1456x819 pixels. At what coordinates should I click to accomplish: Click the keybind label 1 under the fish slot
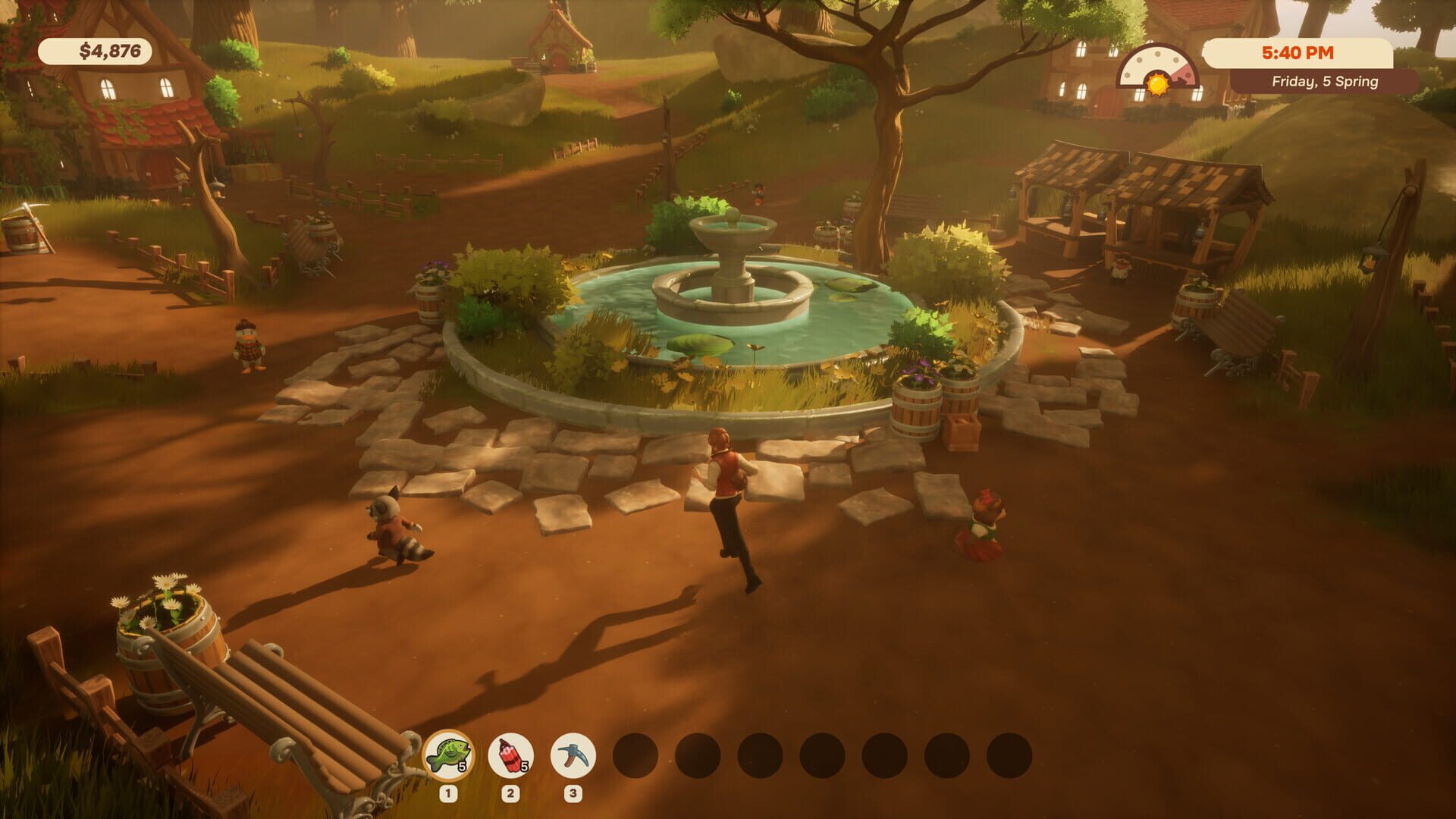point(448,793)
